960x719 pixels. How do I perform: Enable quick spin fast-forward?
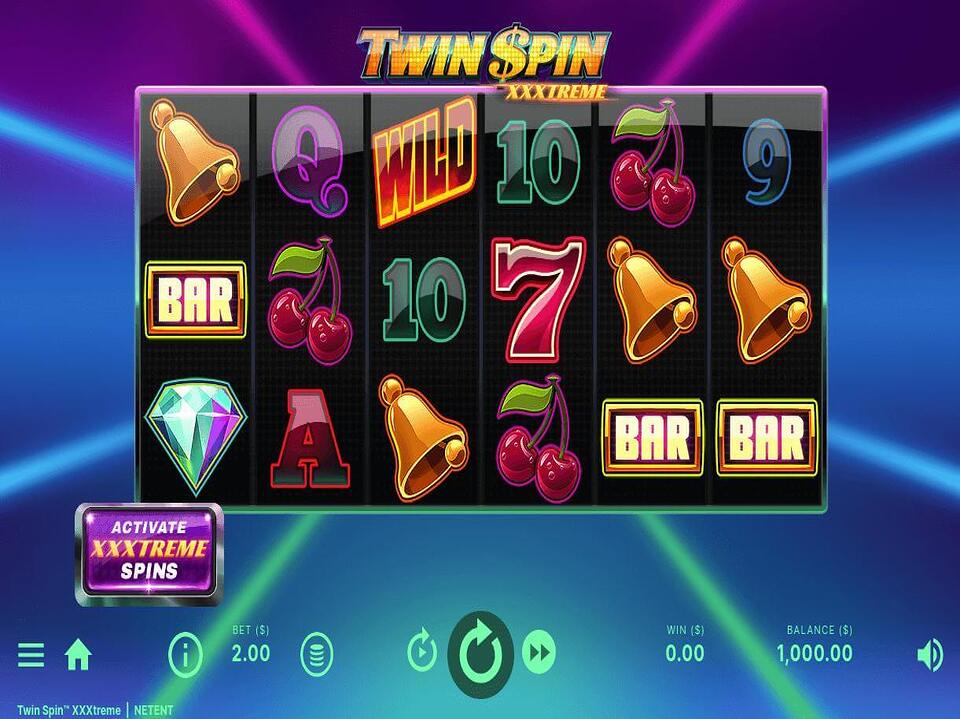(539, 654)
